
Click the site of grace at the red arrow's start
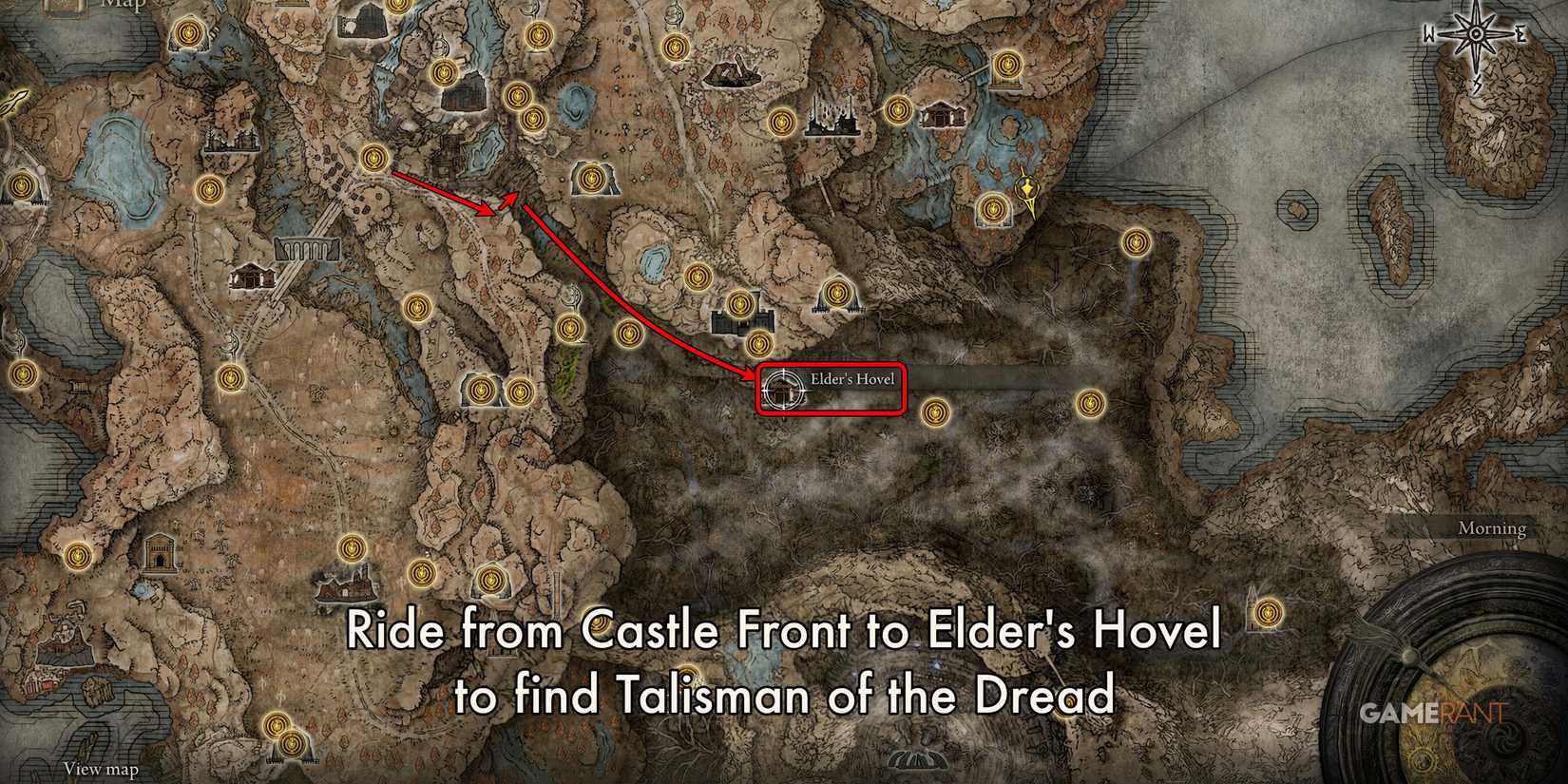373,159
